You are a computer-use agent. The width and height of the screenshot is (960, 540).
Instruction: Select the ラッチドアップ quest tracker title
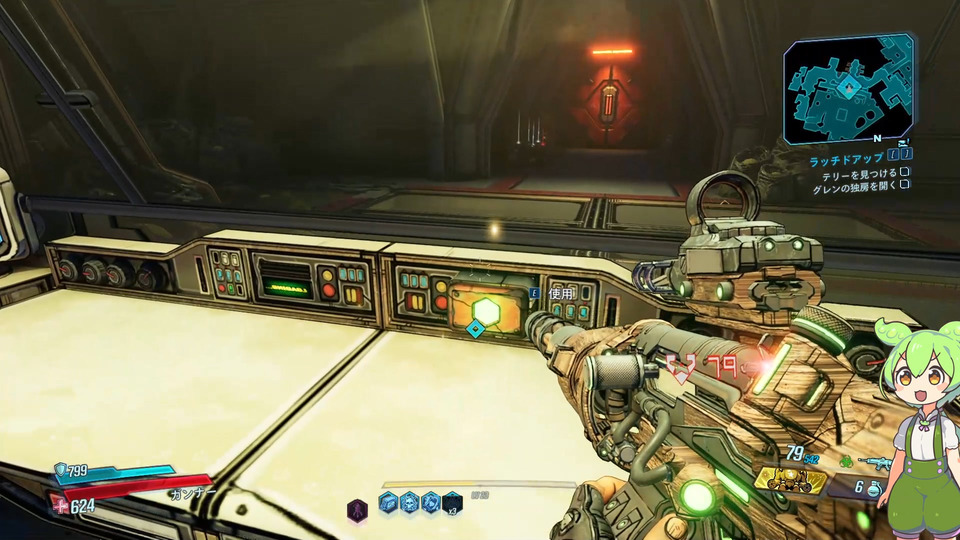846,159
